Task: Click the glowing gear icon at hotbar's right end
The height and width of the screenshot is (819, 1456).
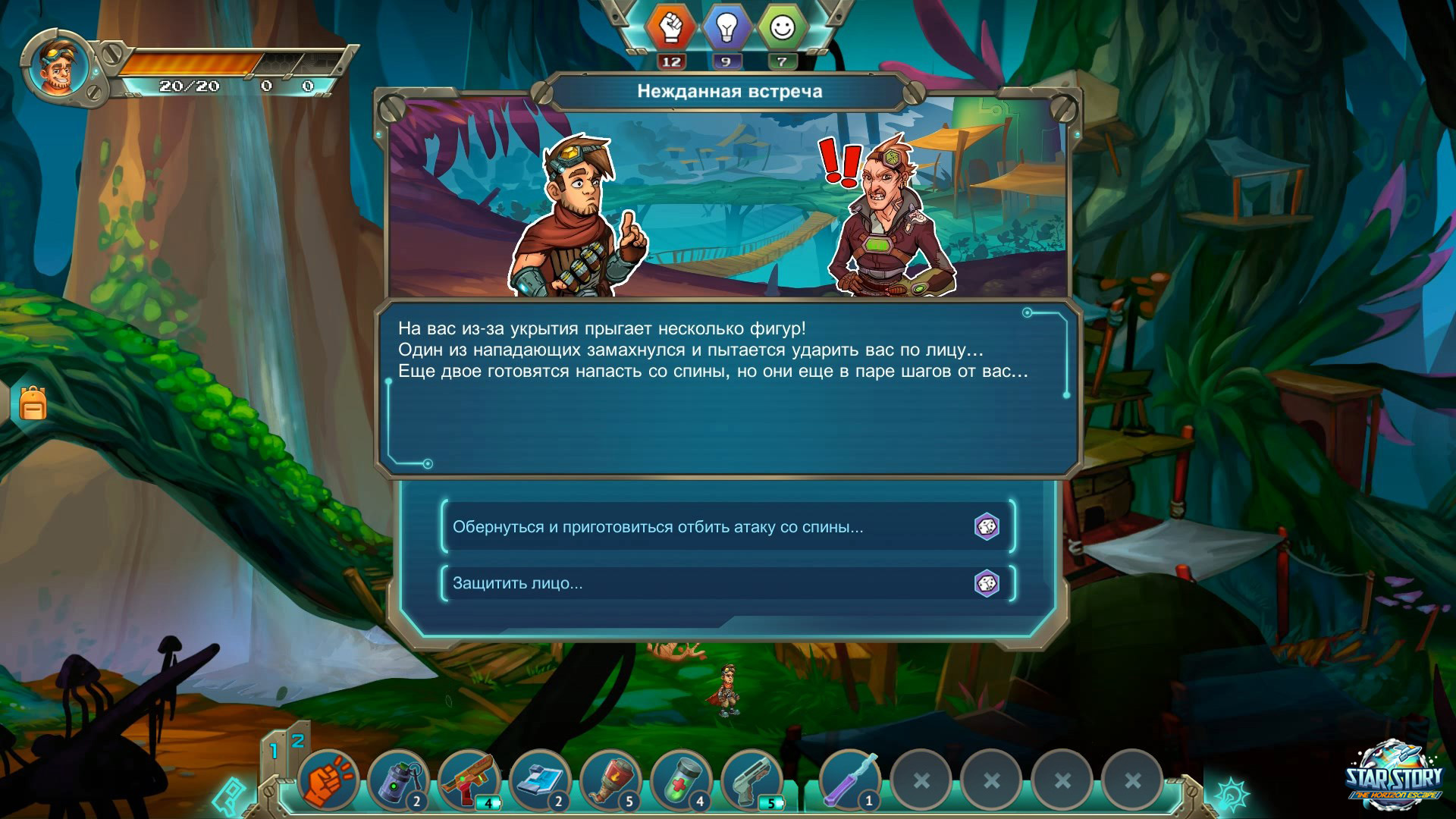Action: (x=1232, y=794)
